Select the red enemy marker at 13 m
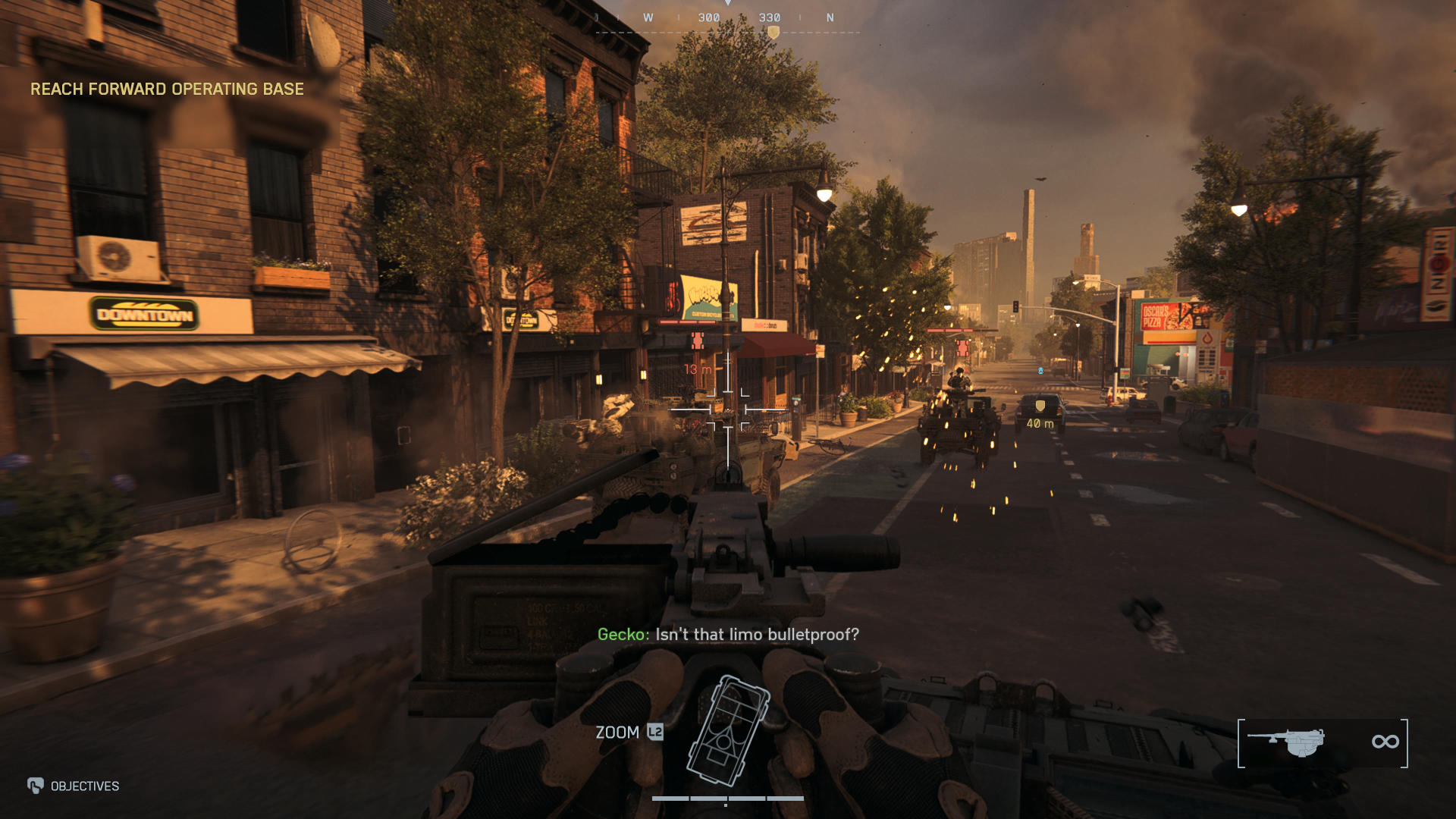 tap(698, 341)
